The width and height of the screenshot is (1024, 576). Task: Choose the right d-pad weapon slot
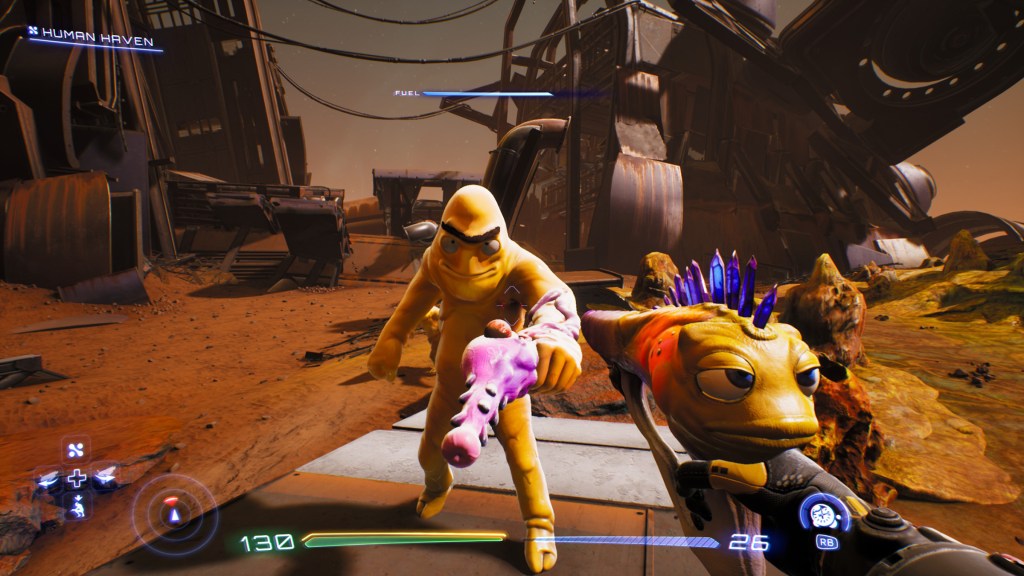pyautogui.click(x=105, y=478)
